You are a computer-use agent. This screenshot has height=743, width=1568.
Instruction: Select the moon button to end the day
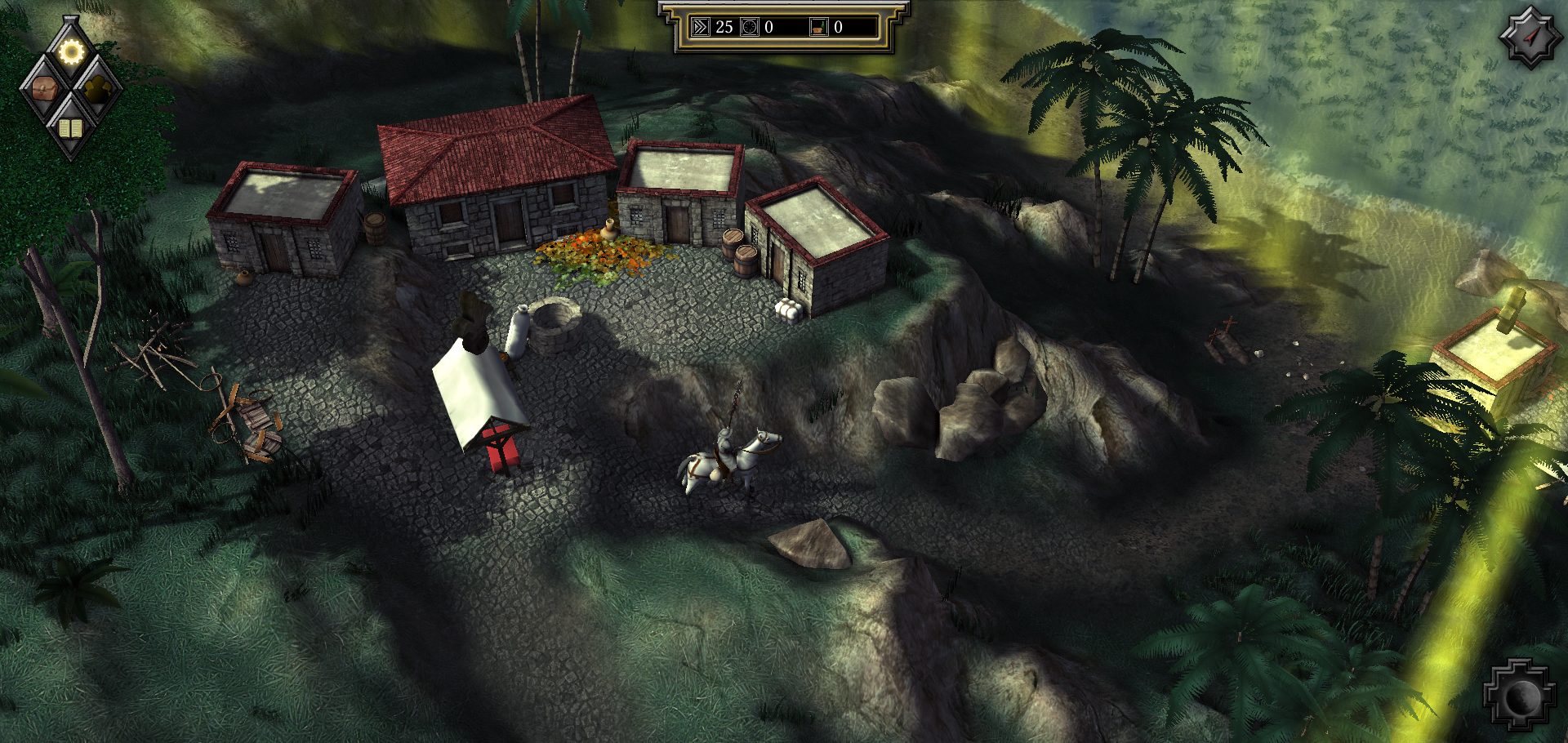click(1519, 696)
